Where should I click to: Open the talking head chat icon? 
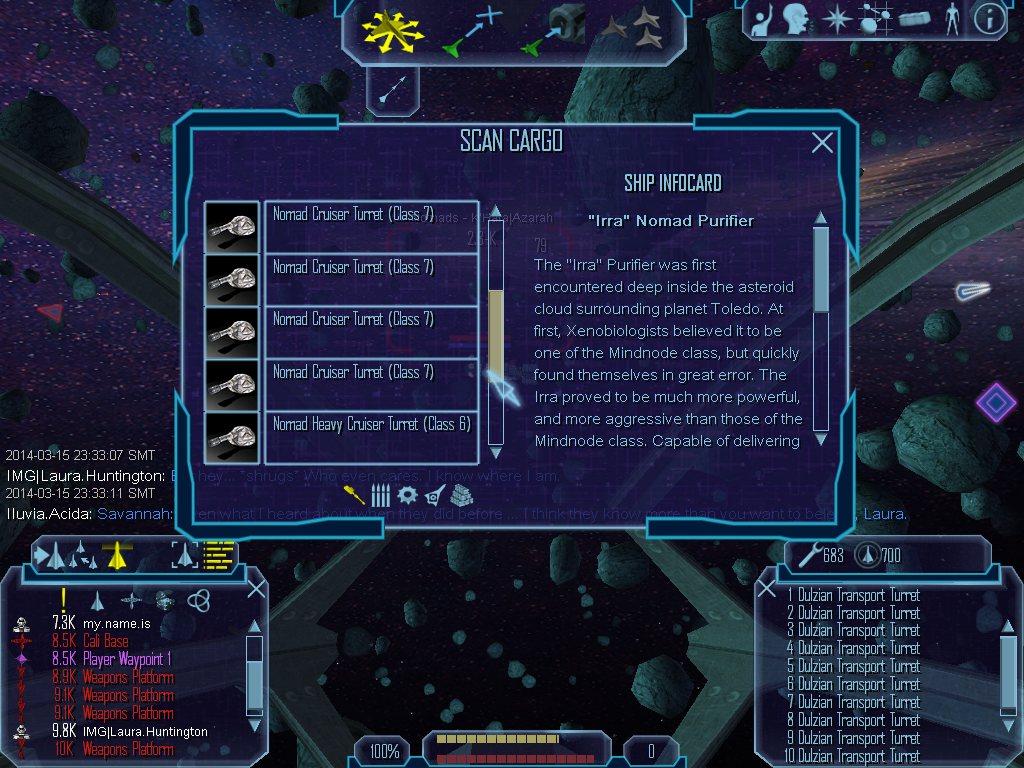(x=796, y=19)
